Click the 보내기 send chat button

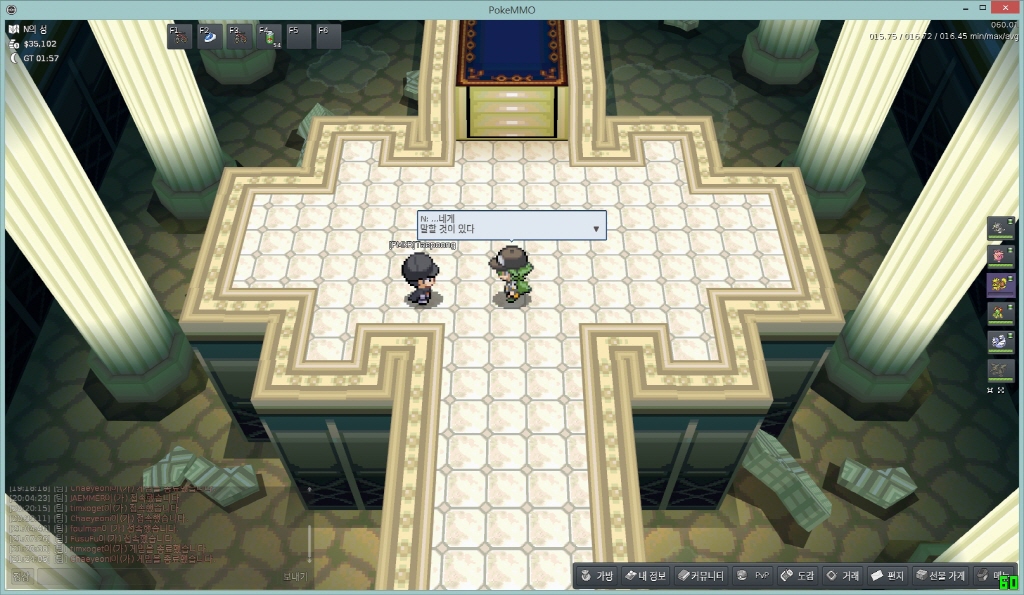coord(295,576)
